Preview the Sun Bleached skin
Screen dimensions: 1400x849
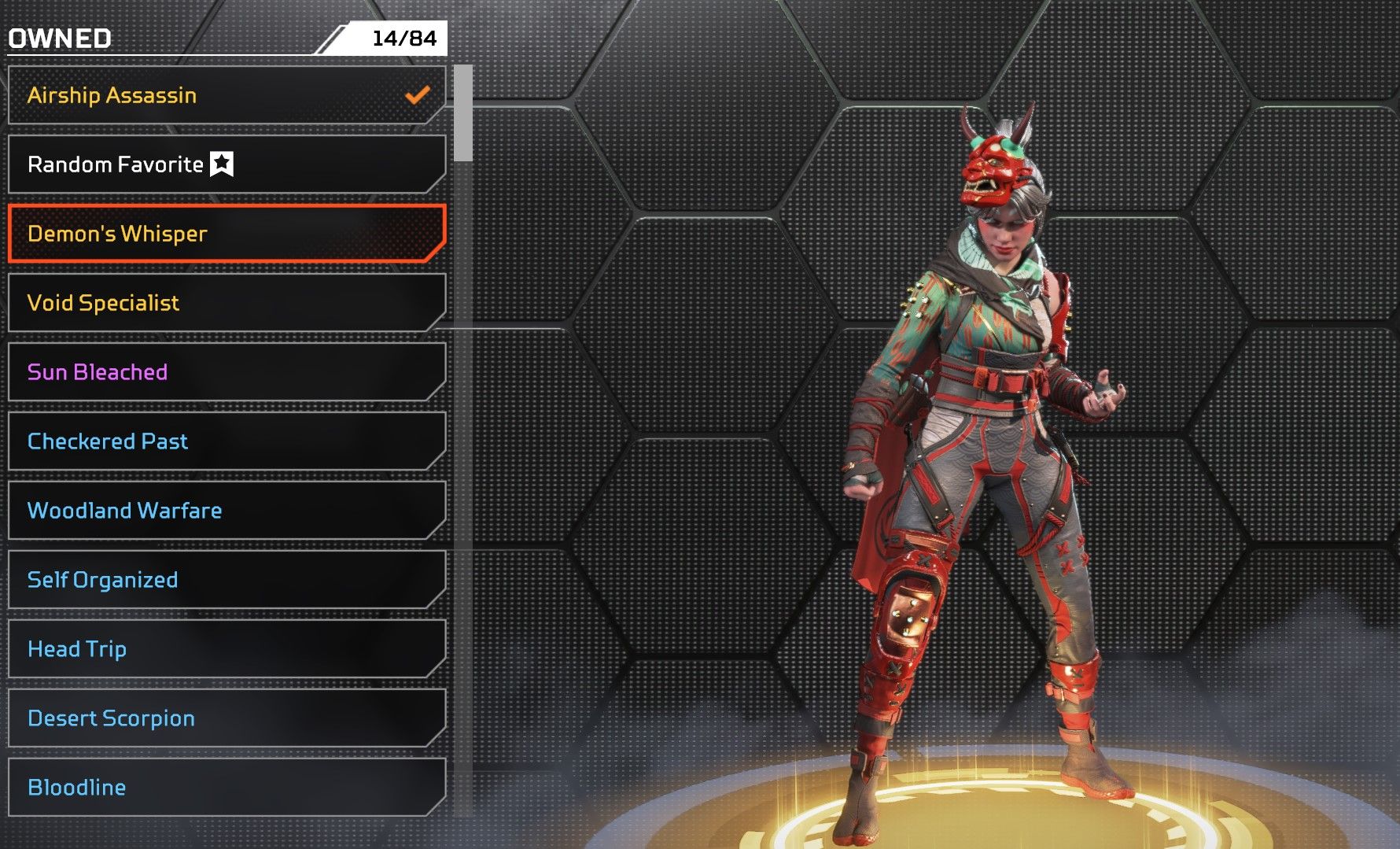click(x=227, y=372)
